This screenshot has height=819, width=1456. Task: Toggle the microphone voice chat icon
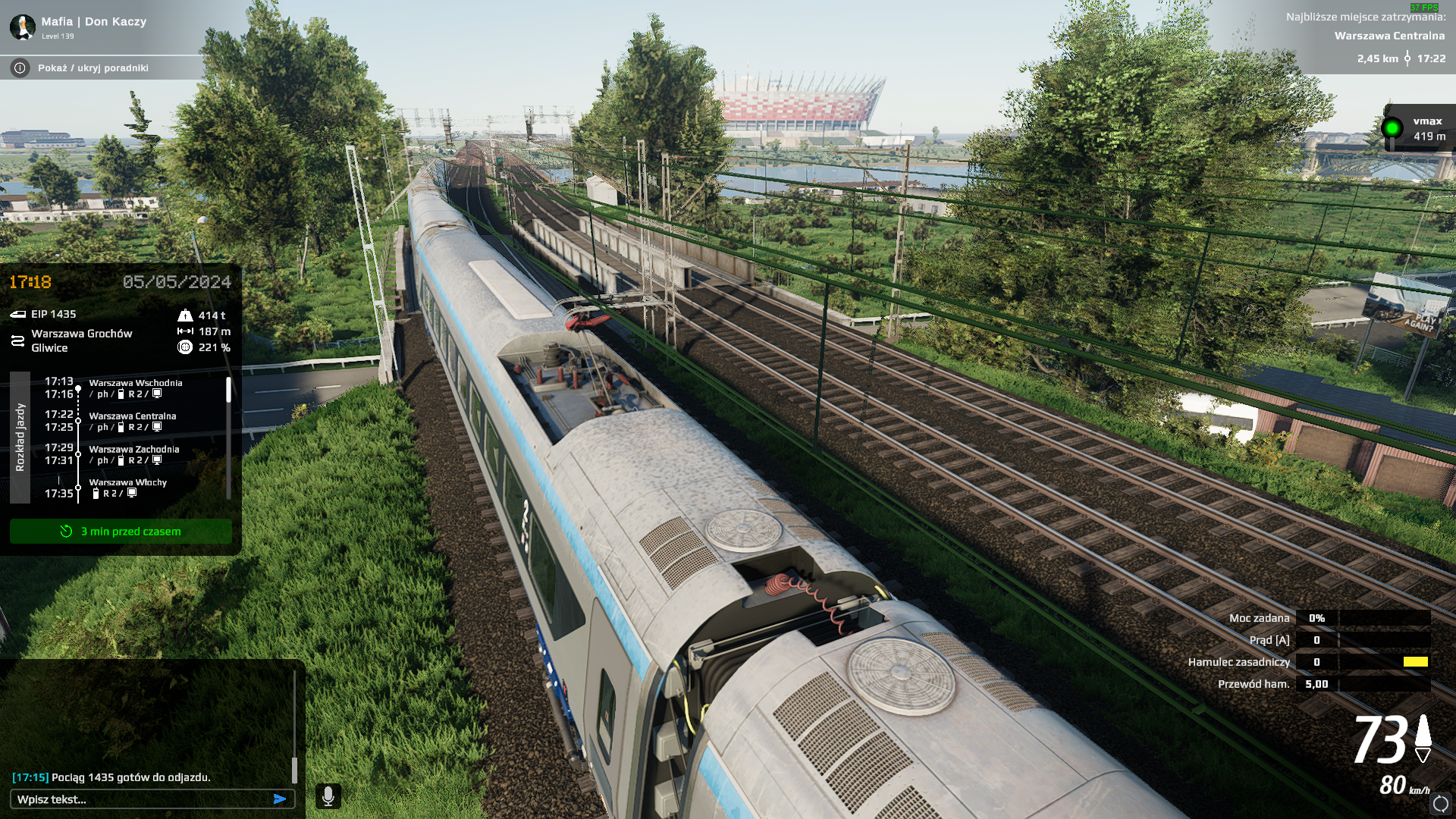[328, 796]
